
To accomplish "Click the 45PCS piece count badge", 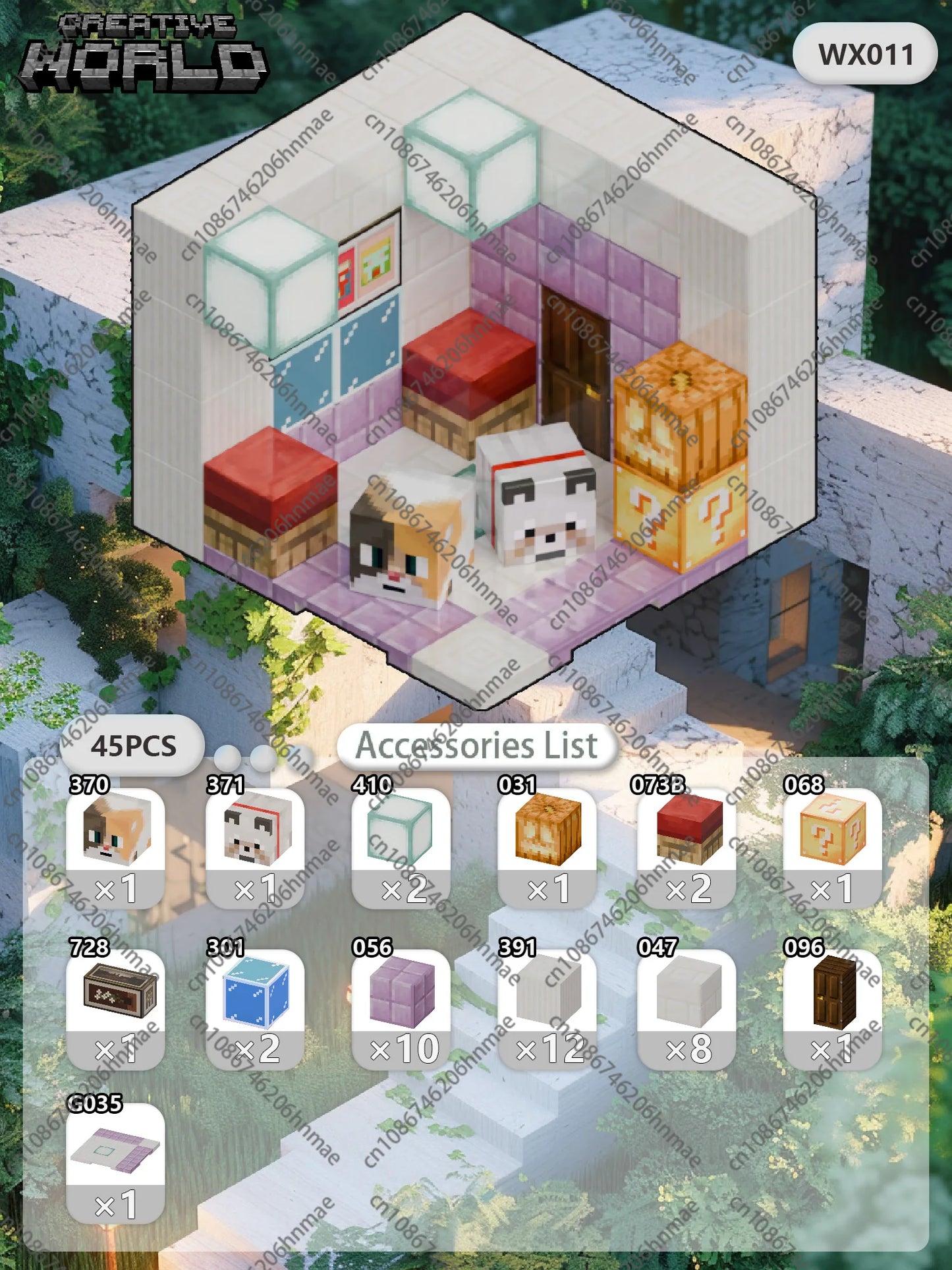I will [133, 746].
